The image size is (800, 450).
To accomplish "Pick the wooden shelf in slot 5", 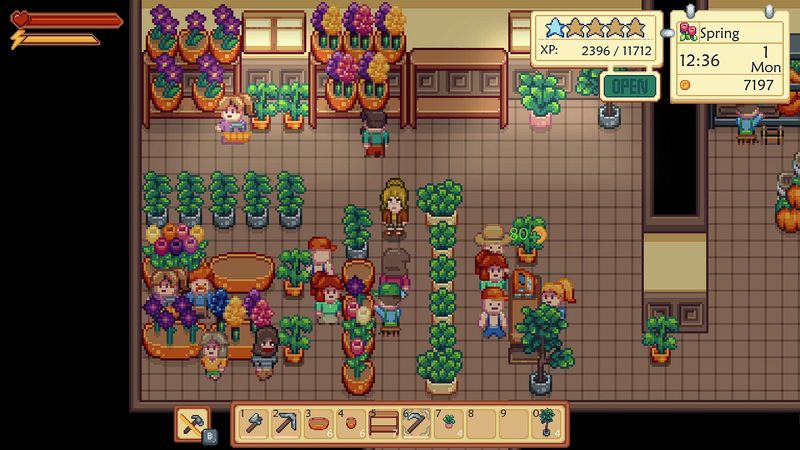I will tap(383, 424).
